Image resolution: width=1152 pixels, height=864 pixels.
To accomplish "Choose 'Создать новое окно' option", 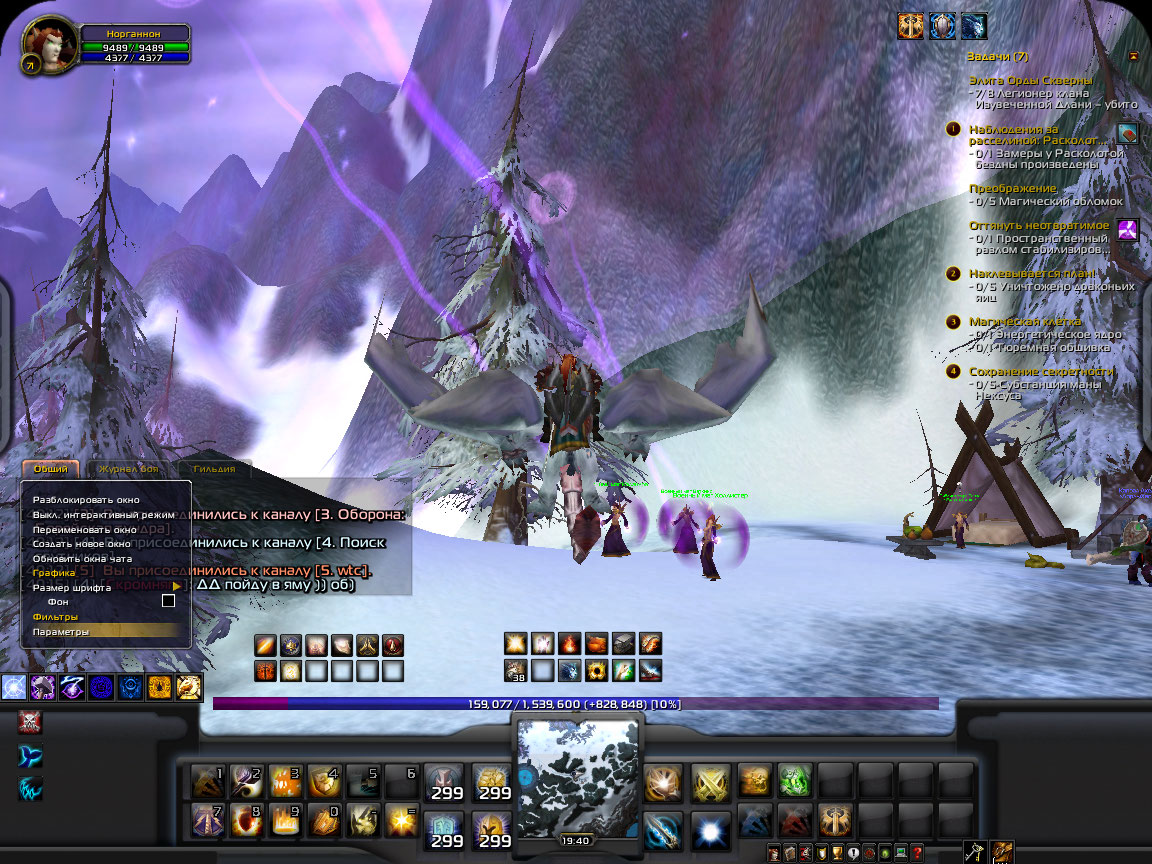I will click(x=82, y=543).
